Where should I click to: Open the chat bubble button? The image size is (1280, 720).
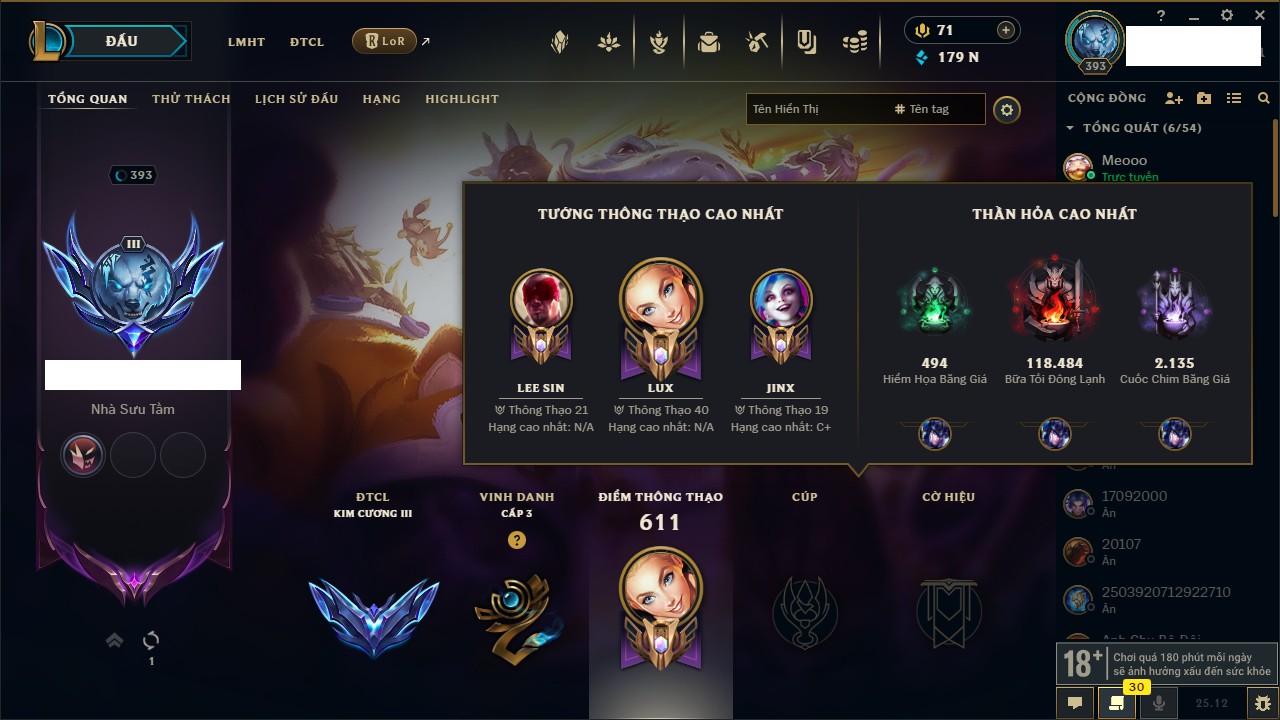coord(1075,703)
